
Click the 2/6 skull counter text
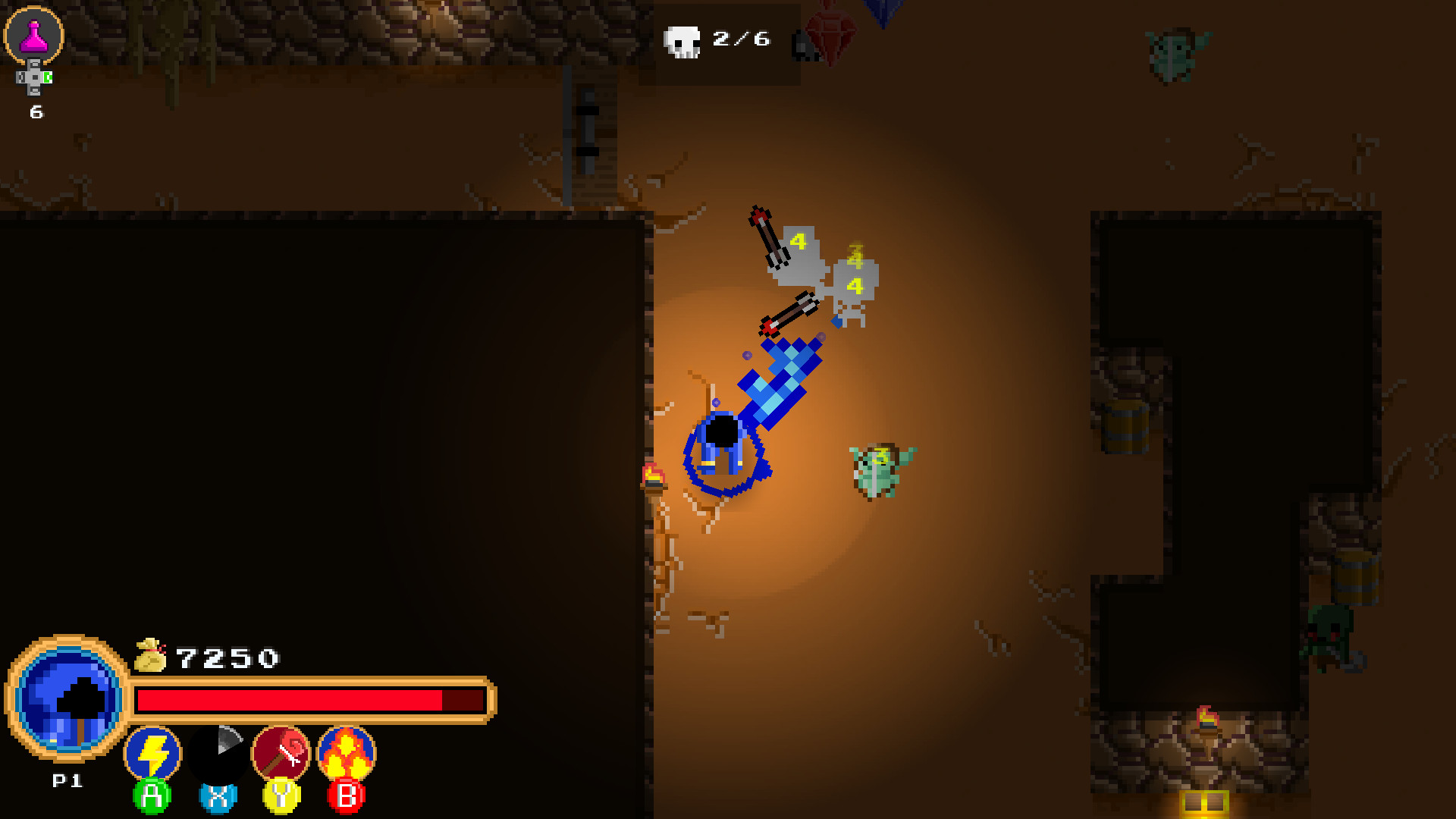coord(742,39)
